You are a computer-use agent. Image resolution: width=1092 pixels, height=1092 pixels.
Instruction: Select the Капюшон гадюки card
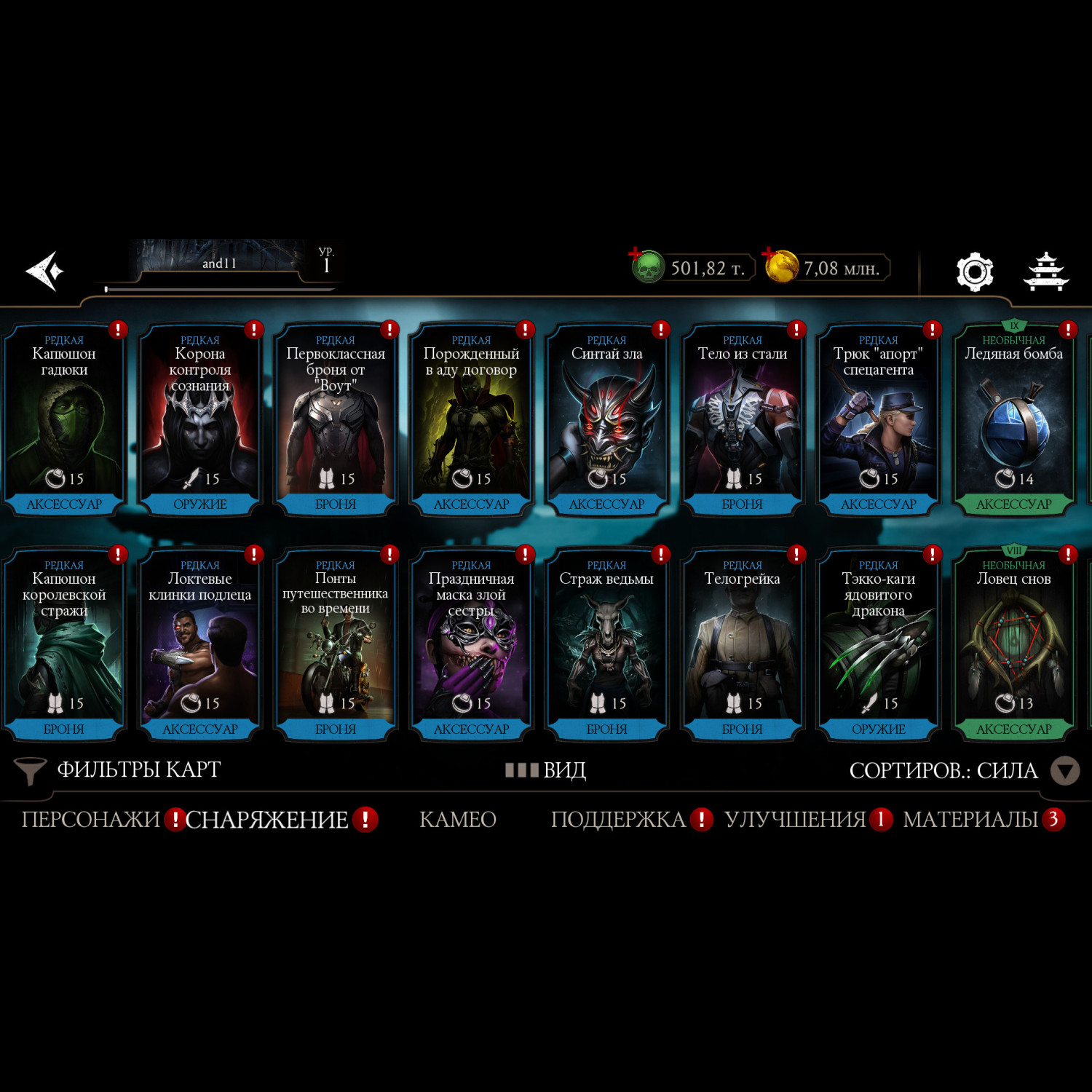pyautogui.click(x=64, y=419)
